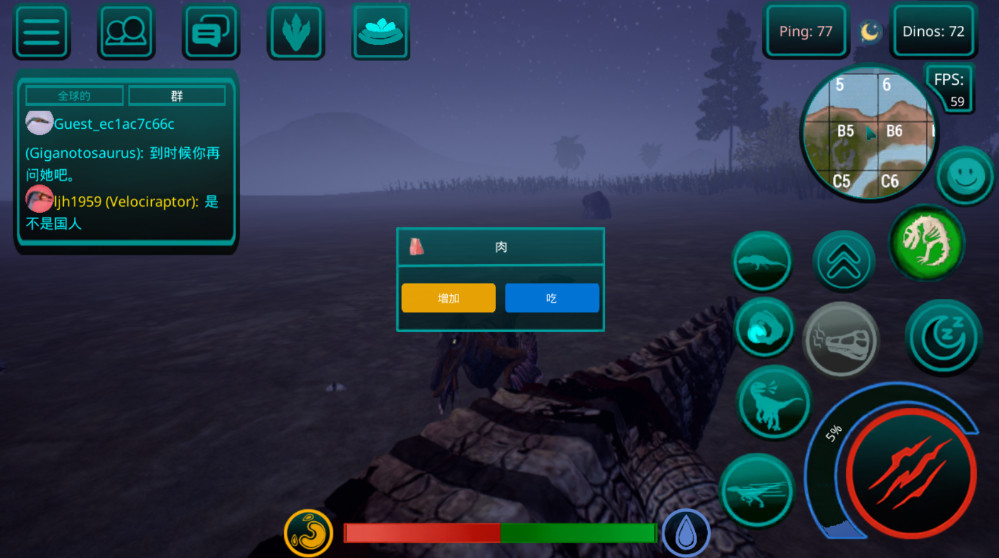
Task: Toggle the sleep moon button
Action: (x=943, y=337)
